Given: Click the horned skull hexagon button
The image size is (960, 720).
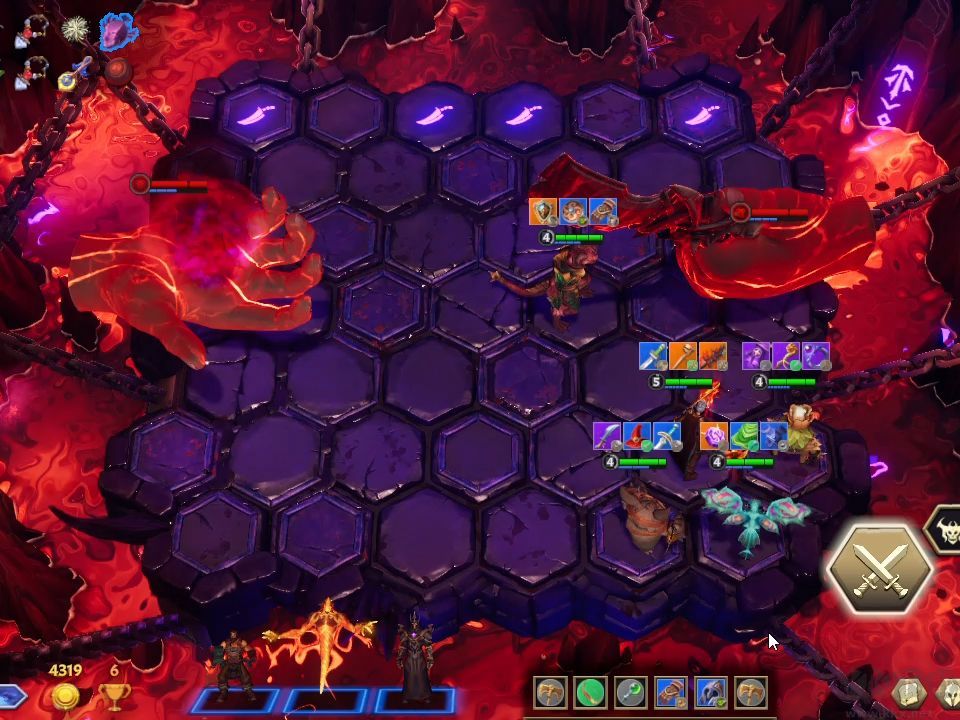Looking at the screenshot, I should 944,530.
